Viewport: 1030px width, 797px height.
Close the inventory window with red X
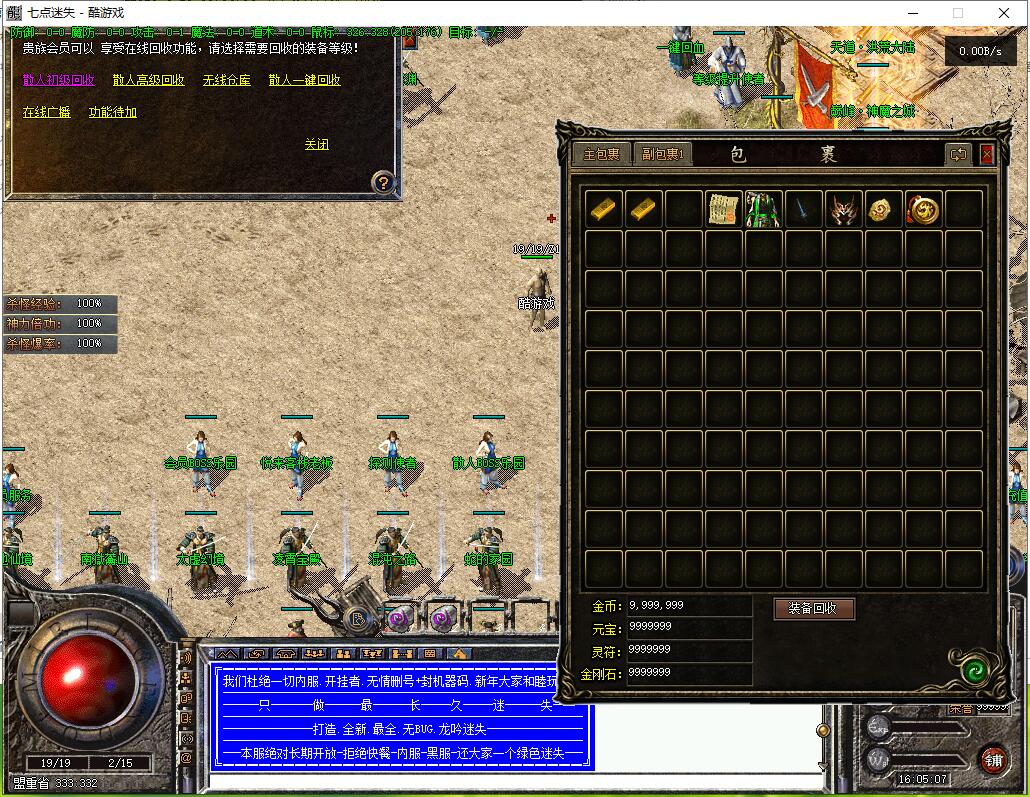[x=987, y=154]
